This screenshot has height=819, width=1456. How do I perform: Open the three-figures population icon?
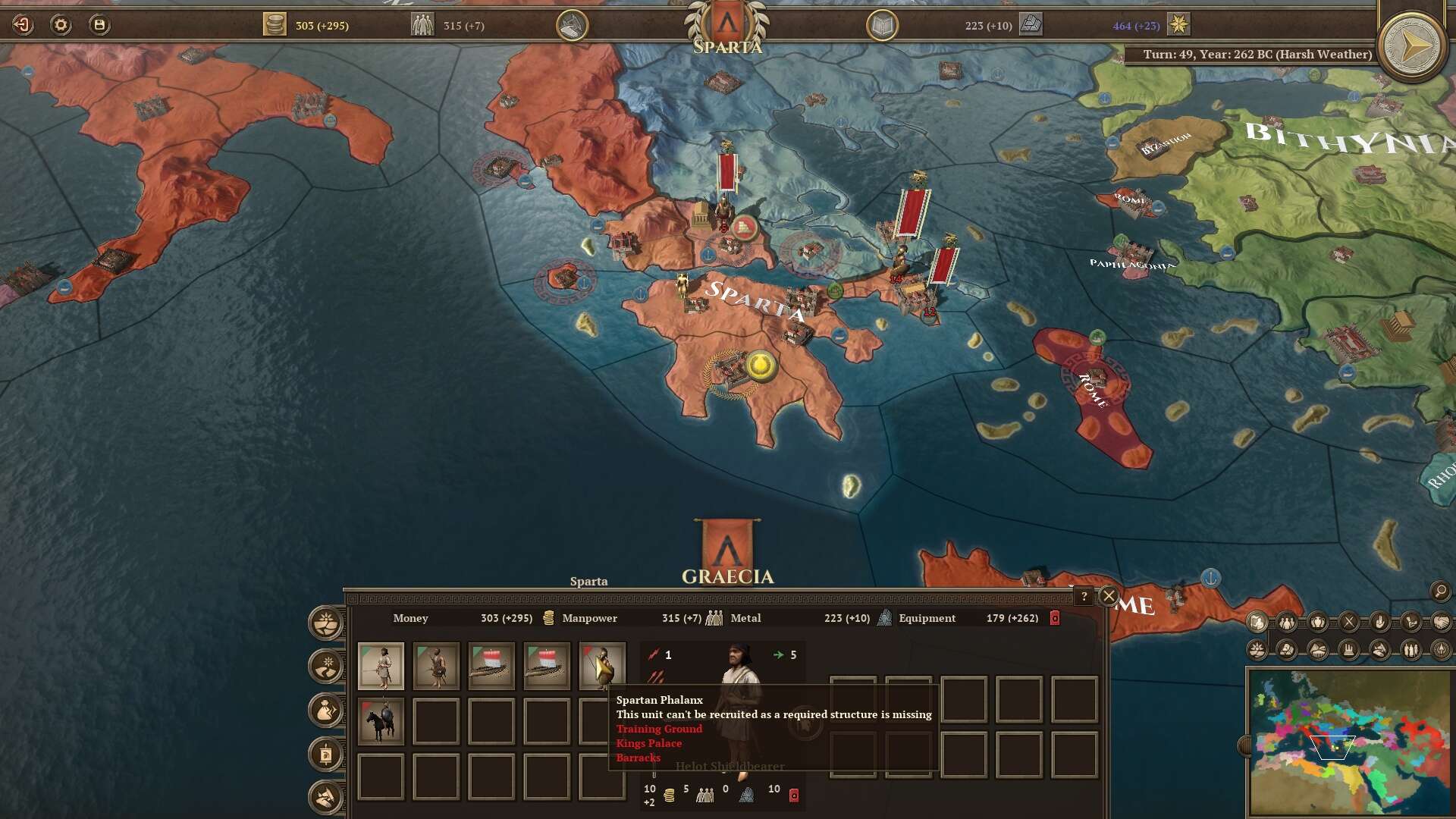(x=1288, y=623)
